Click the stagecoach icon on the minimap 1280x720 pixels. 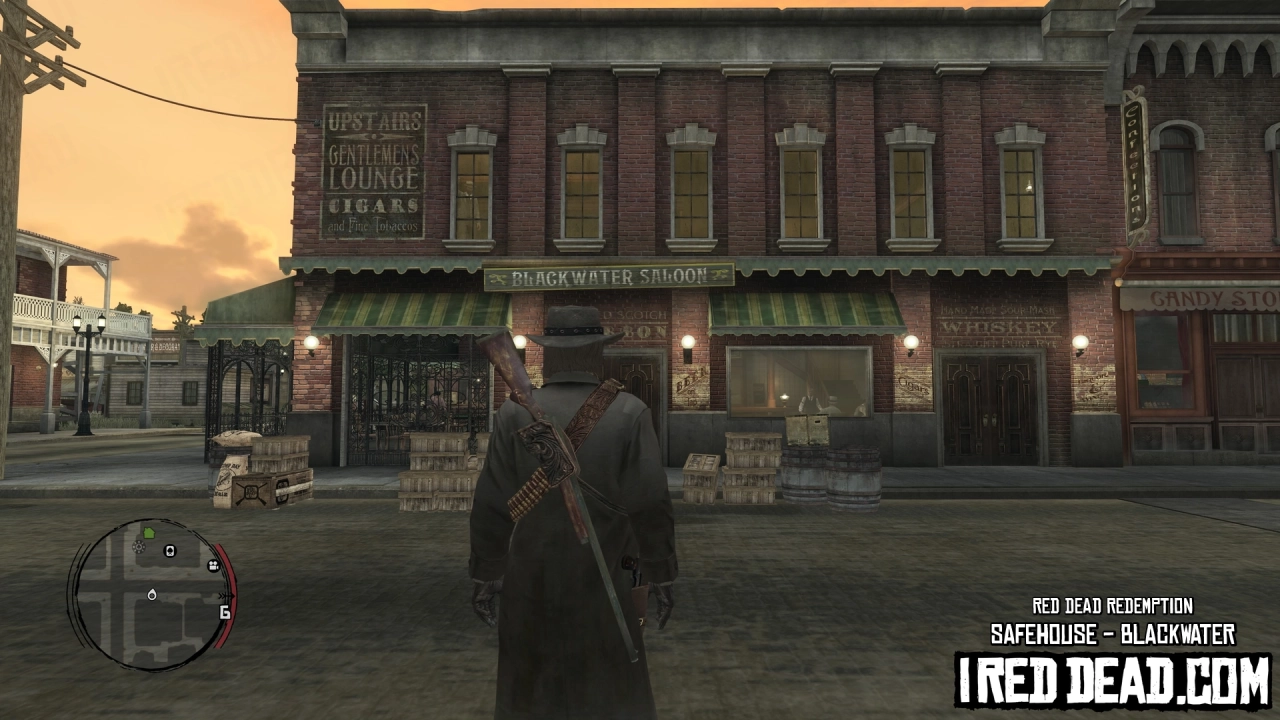pyautogui.click(x=170, y=551)
